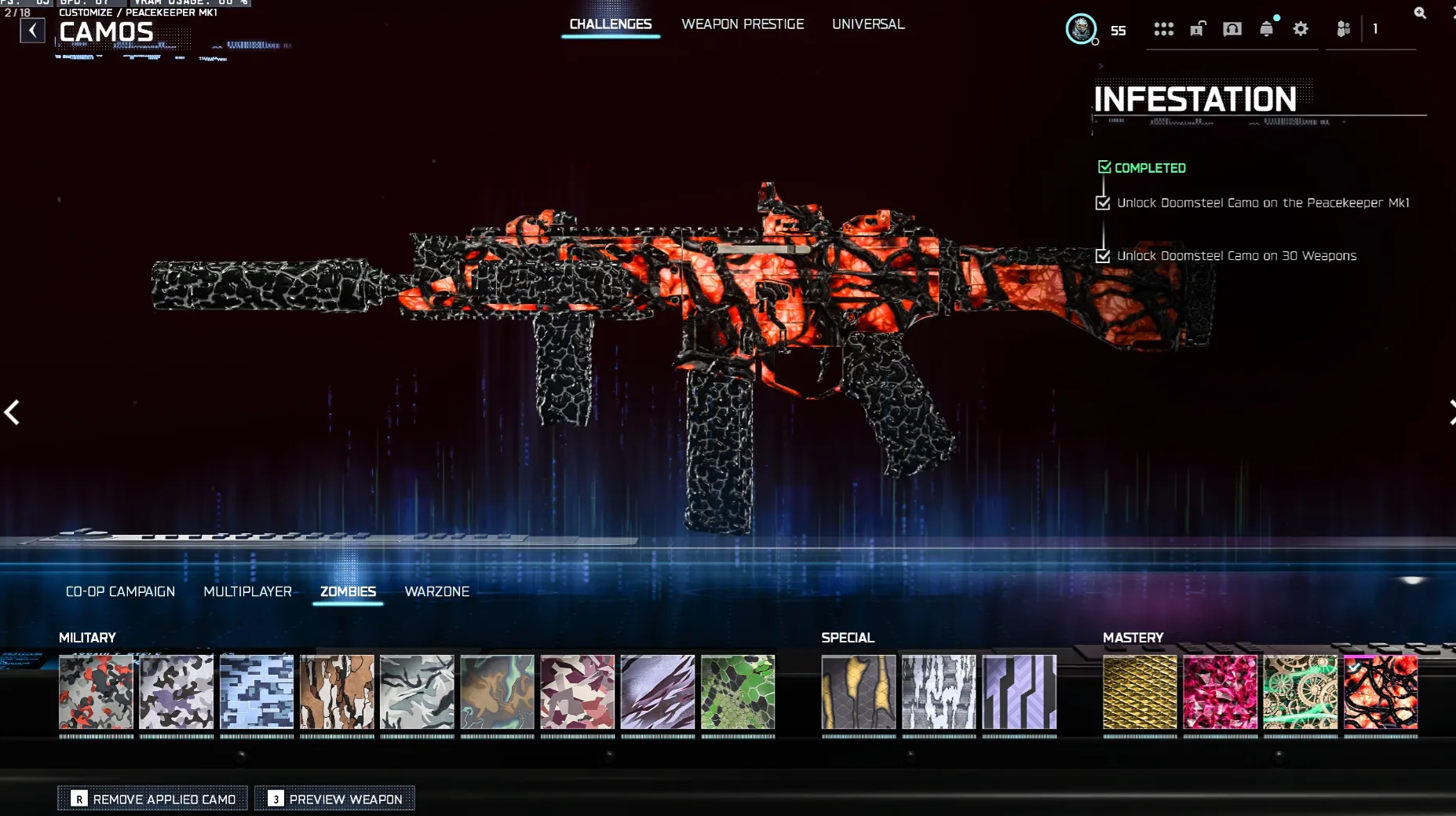Open the apps grid menu
Viewport: 1456px width, 816px height.
click(1164, 28)
